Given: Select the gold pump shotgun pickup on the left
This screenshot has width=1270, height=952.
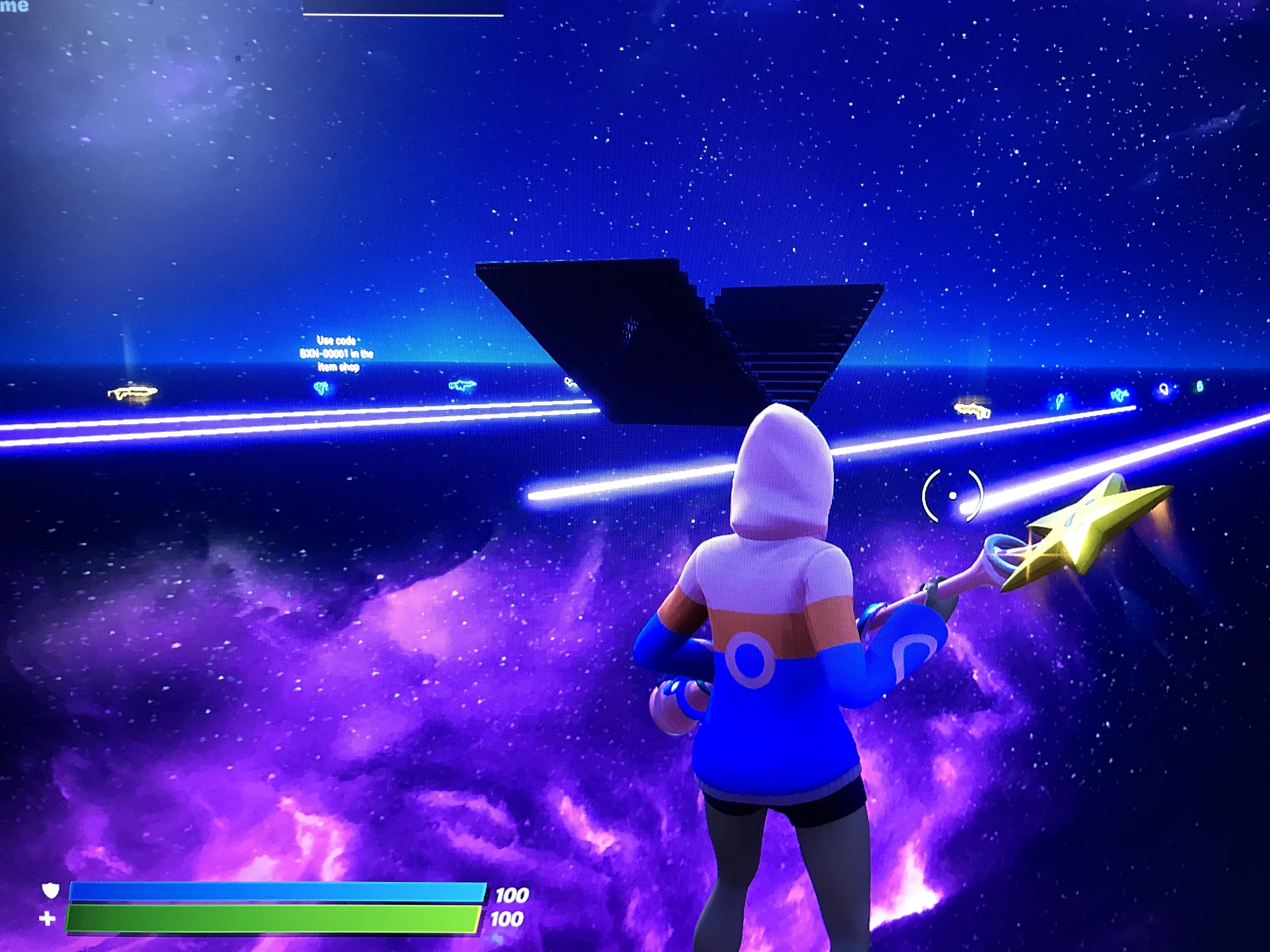Looking at the screenshot, I should coord(133,392).
